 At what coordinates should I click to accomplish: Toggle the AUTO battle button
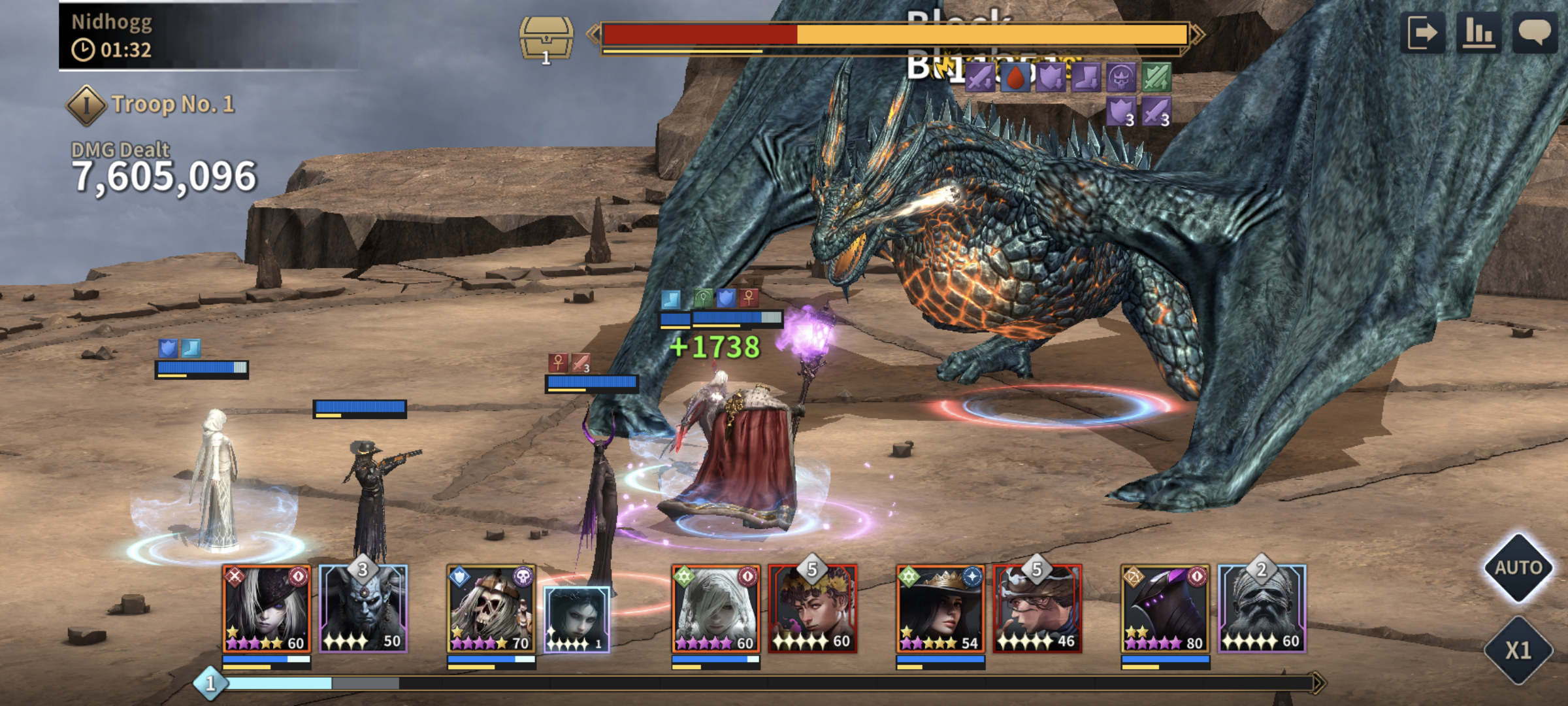coord(1518,567)
